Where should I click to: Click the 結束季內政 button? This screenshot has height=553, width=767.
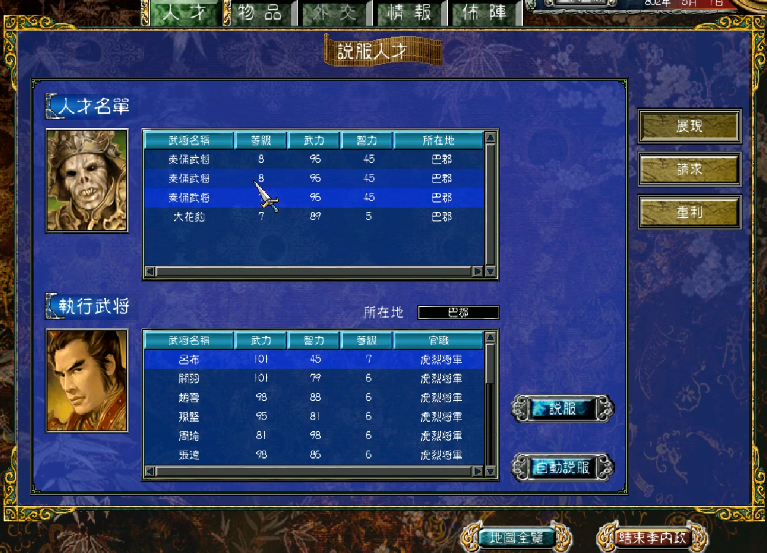[651, 538]
